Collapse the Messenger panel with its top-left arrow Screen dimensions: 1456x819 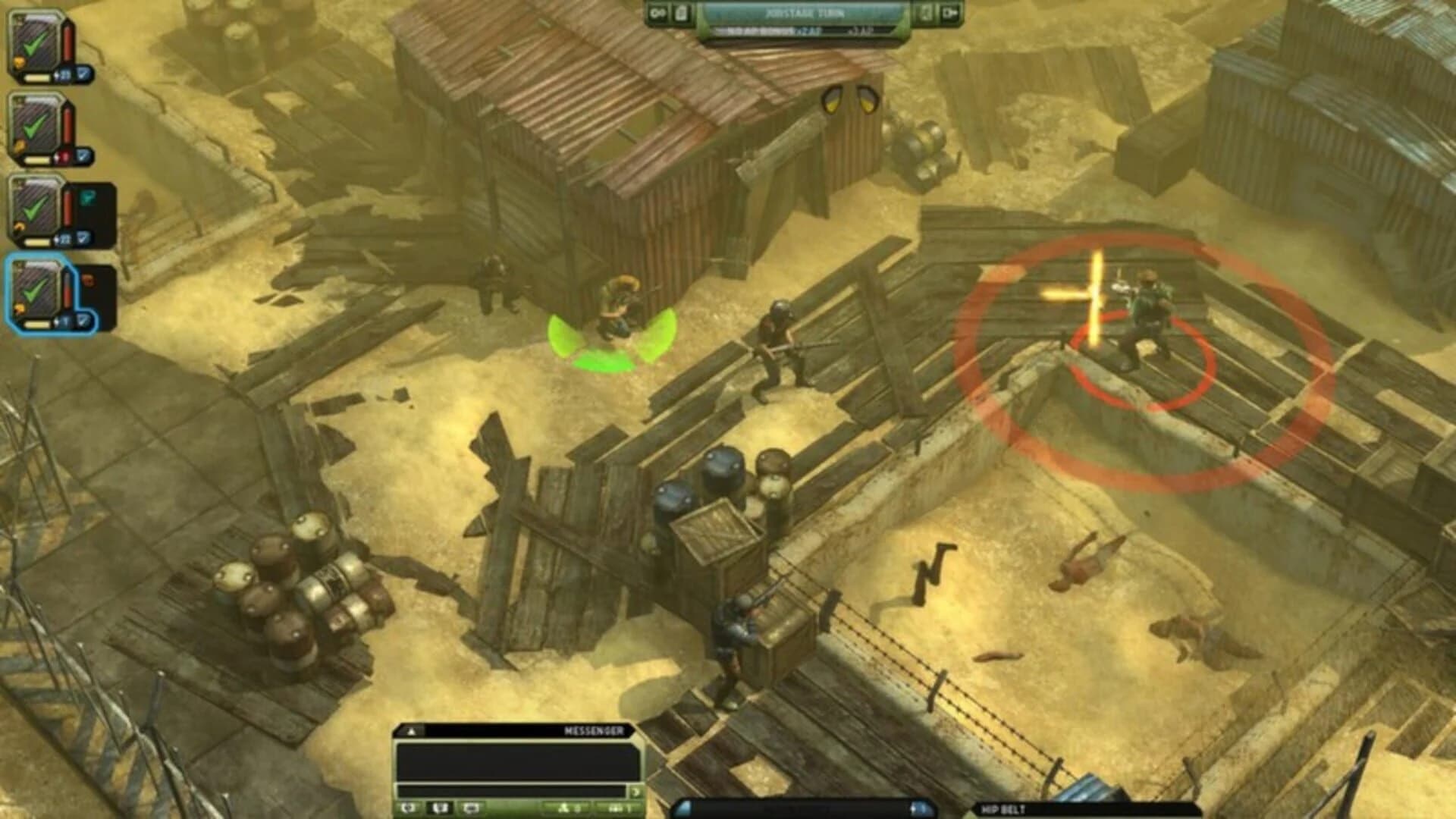tap(412, 731)
